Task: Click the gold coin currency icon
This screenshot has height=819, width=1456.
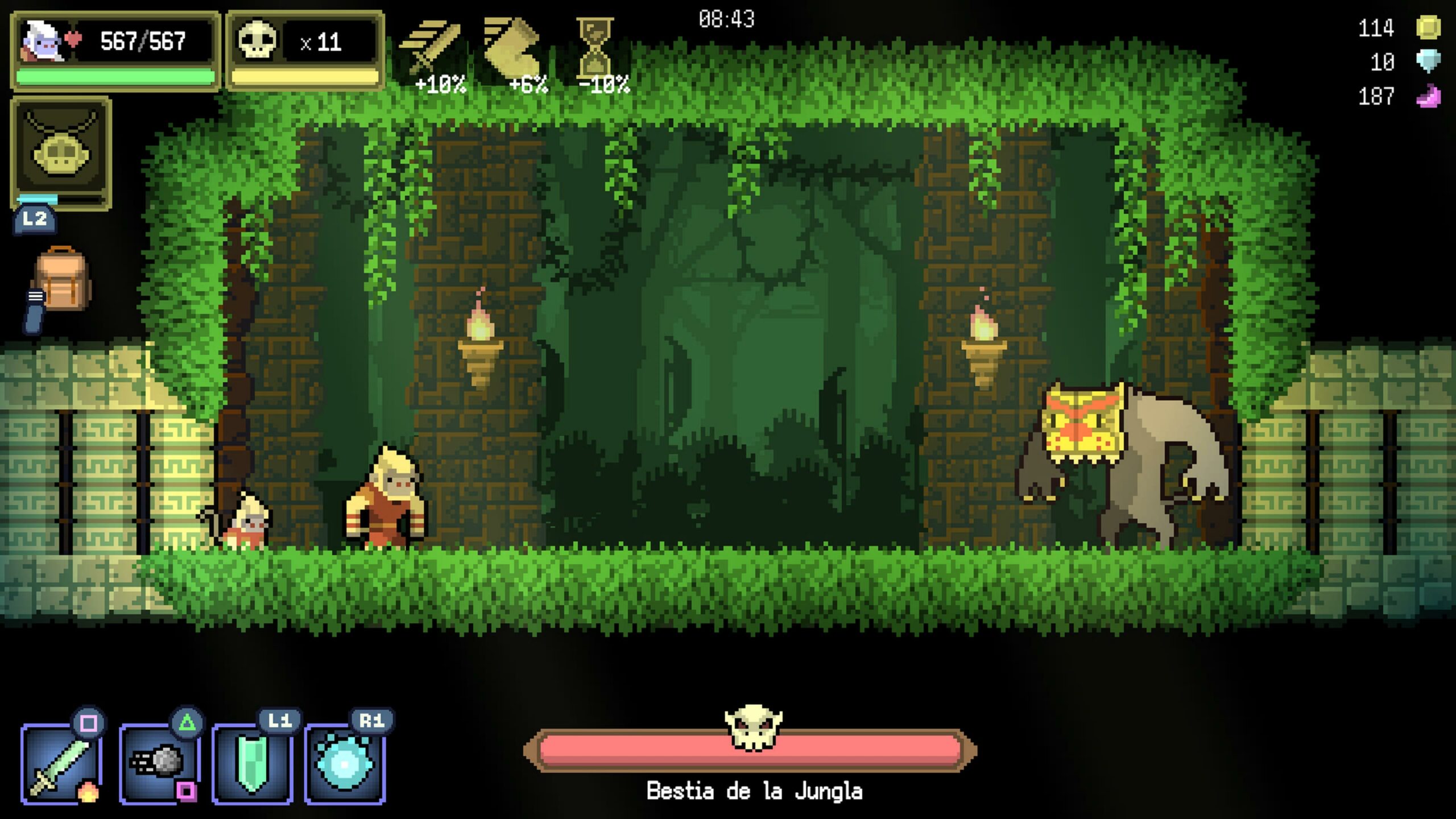Action: [x=1428, y=27]
